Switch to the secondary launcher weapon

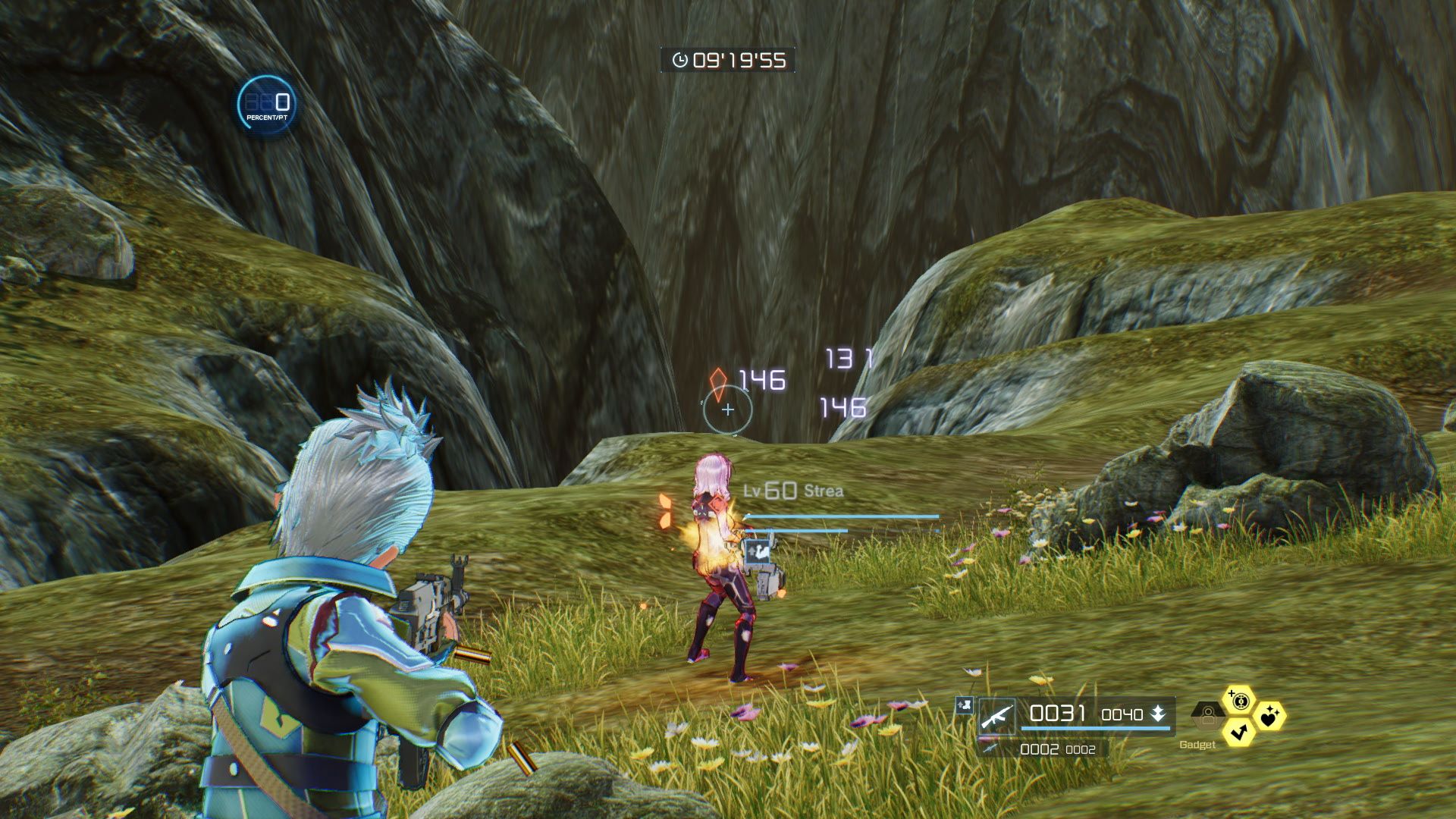point(990,748)
